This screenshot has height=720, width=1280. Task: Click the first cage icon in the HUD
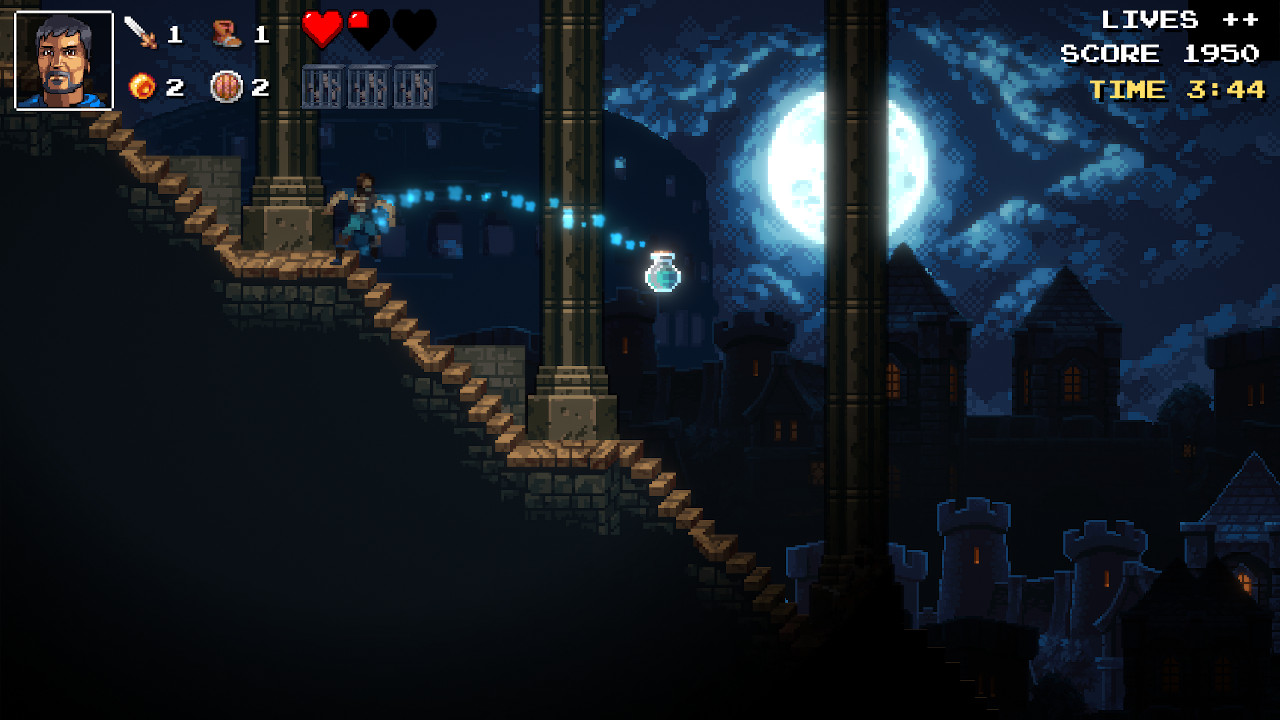click(323, 84)
